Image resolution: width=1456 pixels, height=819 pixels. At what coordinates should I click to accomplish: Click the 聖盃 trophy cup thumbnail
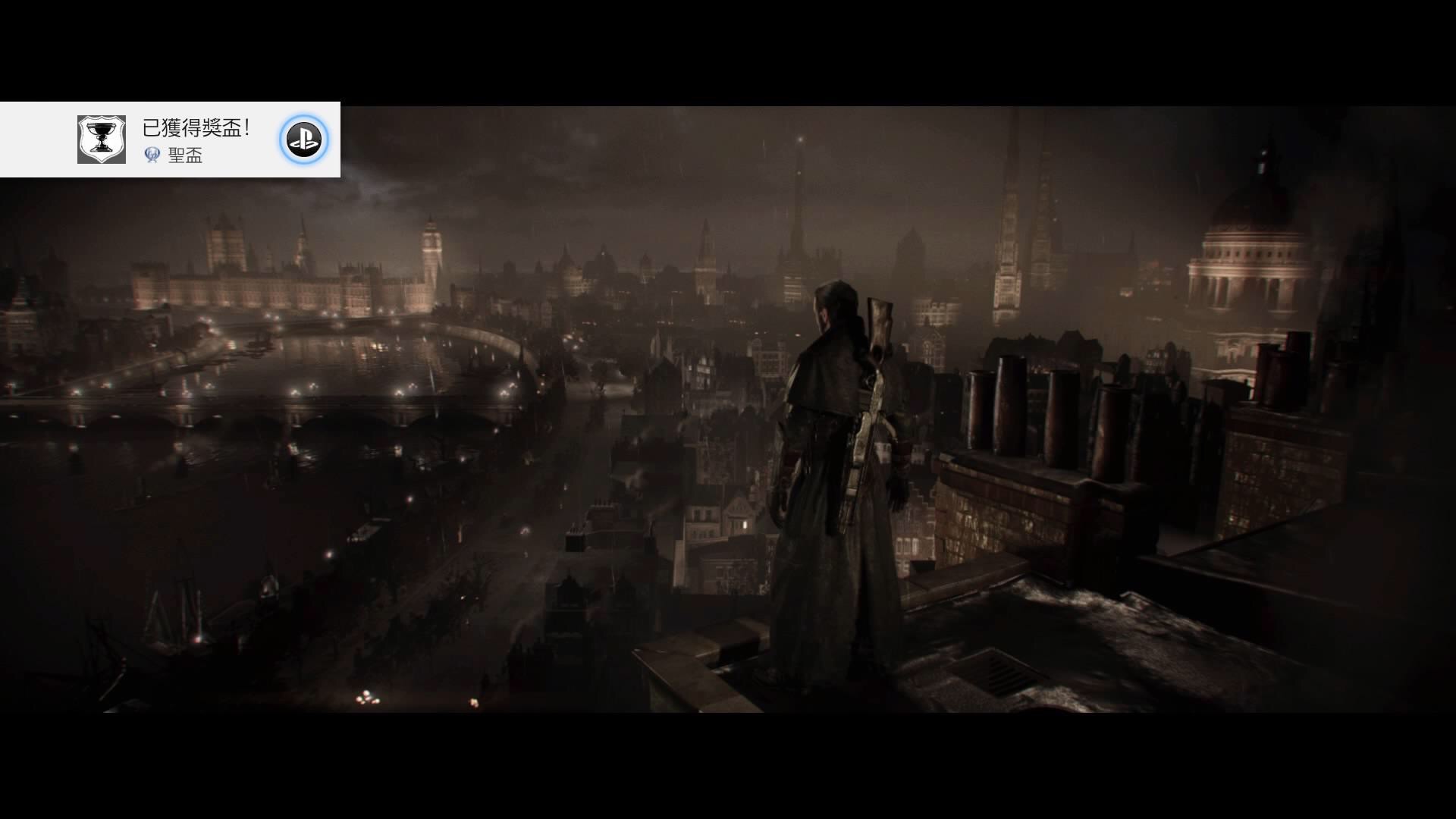pyautogui.click(x=102, y=140)
